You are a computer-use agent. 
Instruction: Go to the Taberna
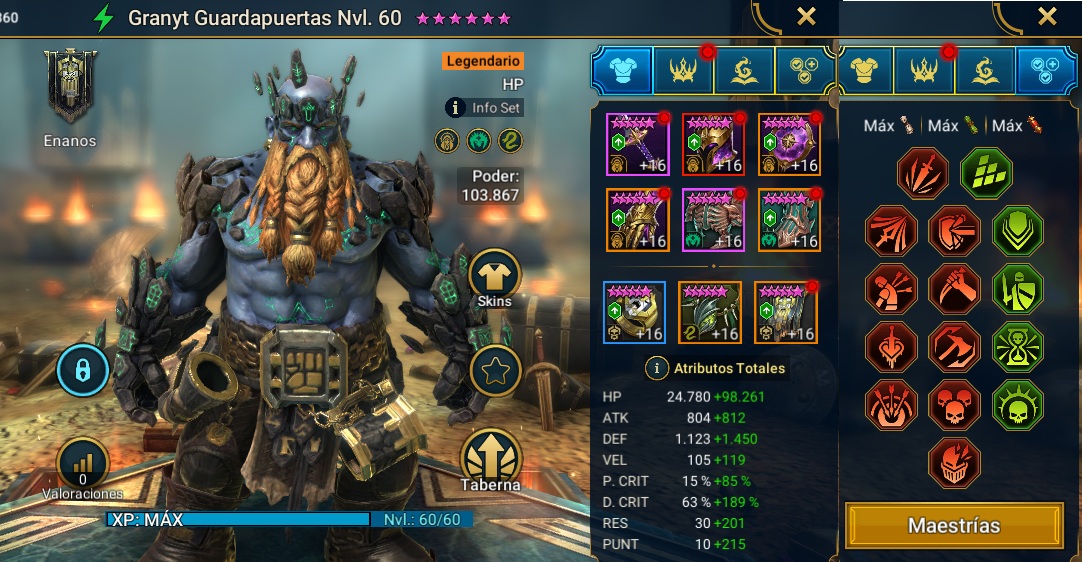coord(491,459)
